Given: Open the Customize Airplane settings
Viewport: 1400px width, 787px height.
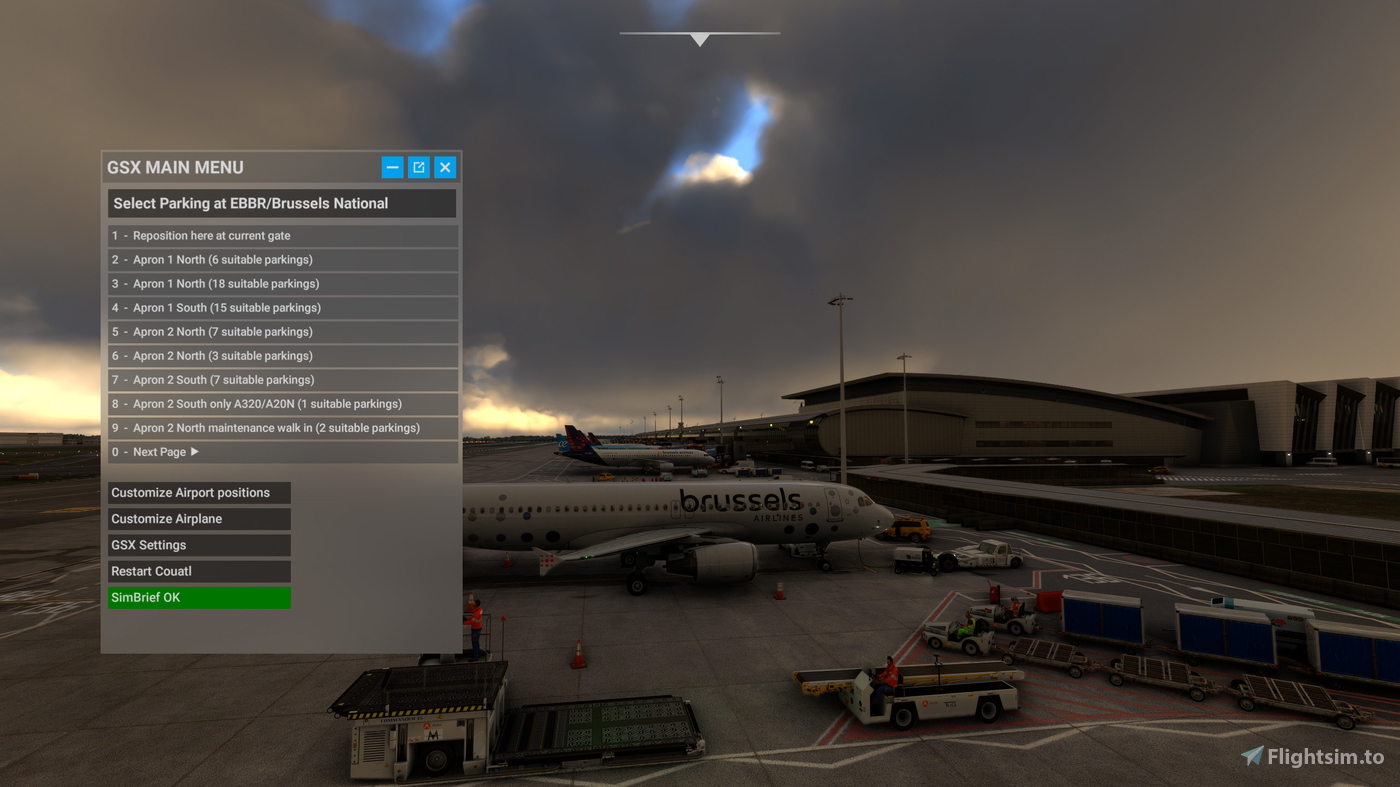Looking at the screenshot, I should click(198, 518).
